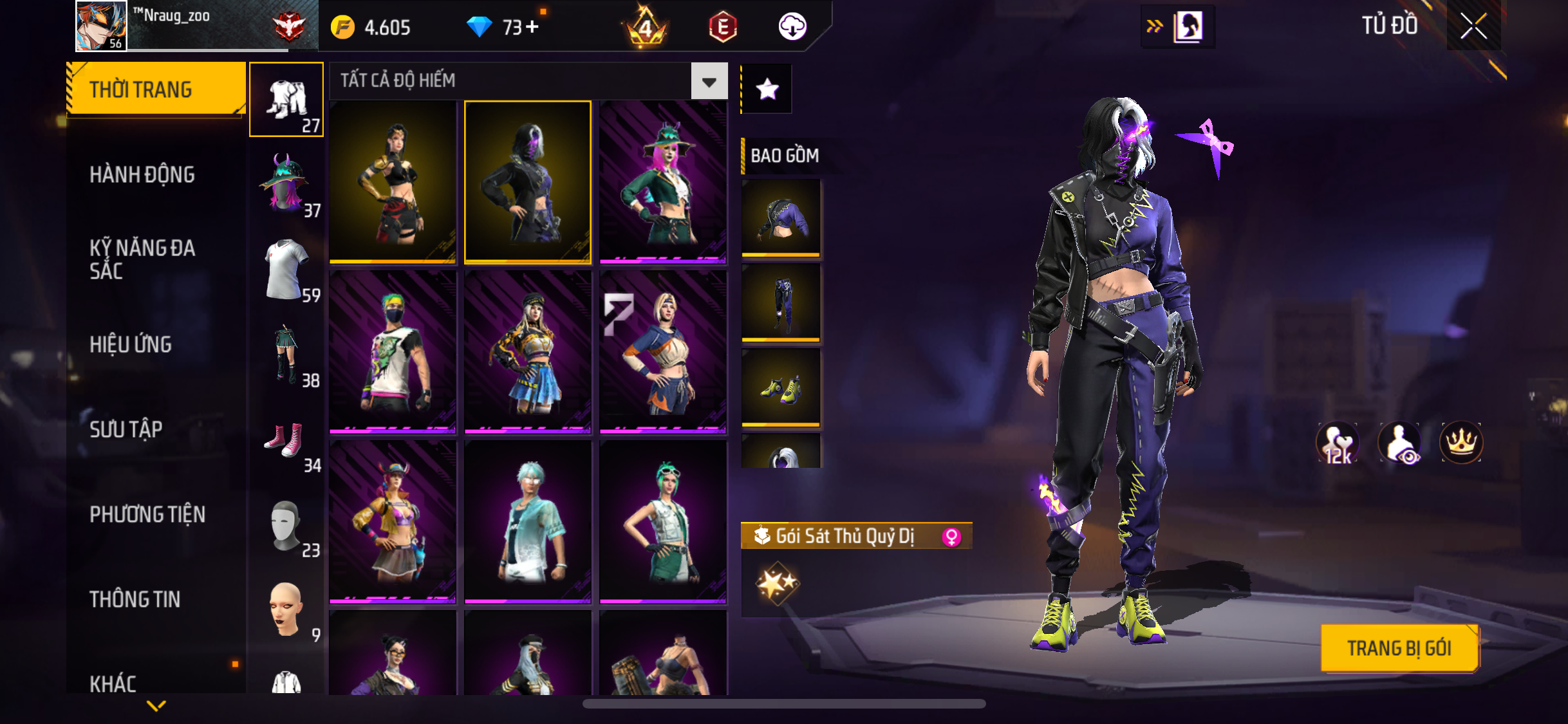The width and height of the screenshot is (1568, 724).
Task: Tap the crown icon beside the character
Action: pos(1461,442)
